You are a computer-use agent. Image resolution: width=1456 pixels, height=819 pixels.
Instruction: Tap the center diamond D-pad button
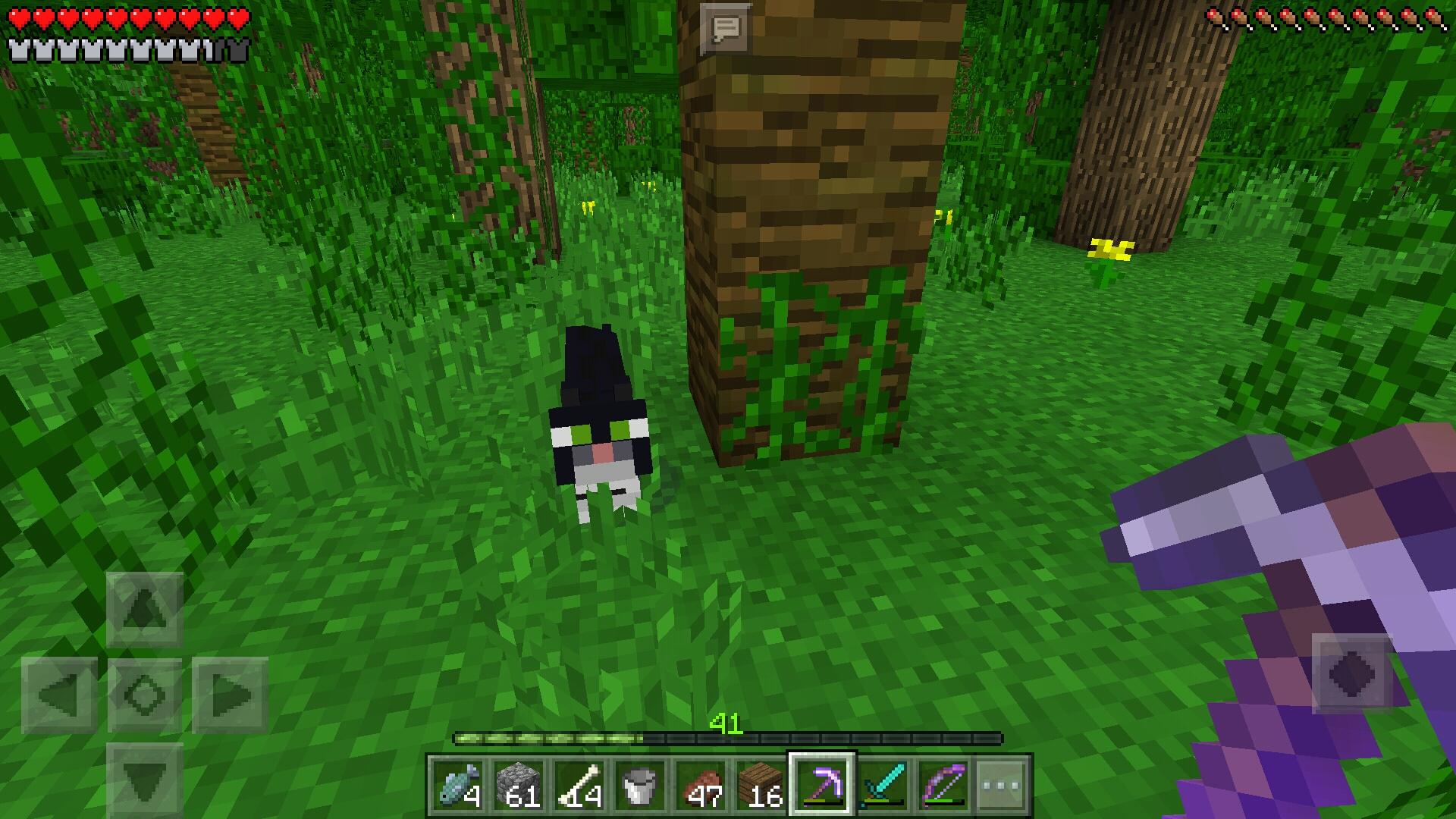144,695
